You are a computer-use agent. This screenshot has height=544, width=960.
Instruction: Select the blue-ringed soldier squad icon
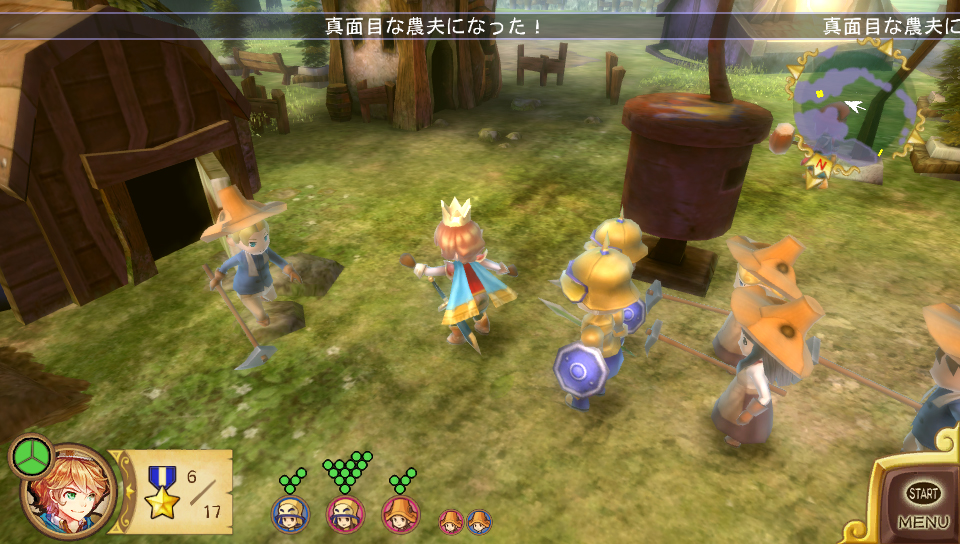tap(291, 514)
